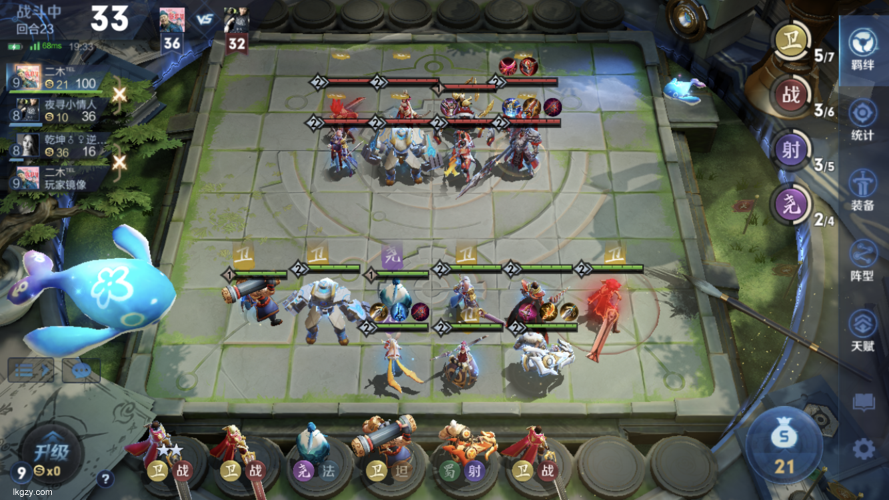Show the 阵型 formation tab
This screenshot has width=889, height=500.
pos(862,258)
